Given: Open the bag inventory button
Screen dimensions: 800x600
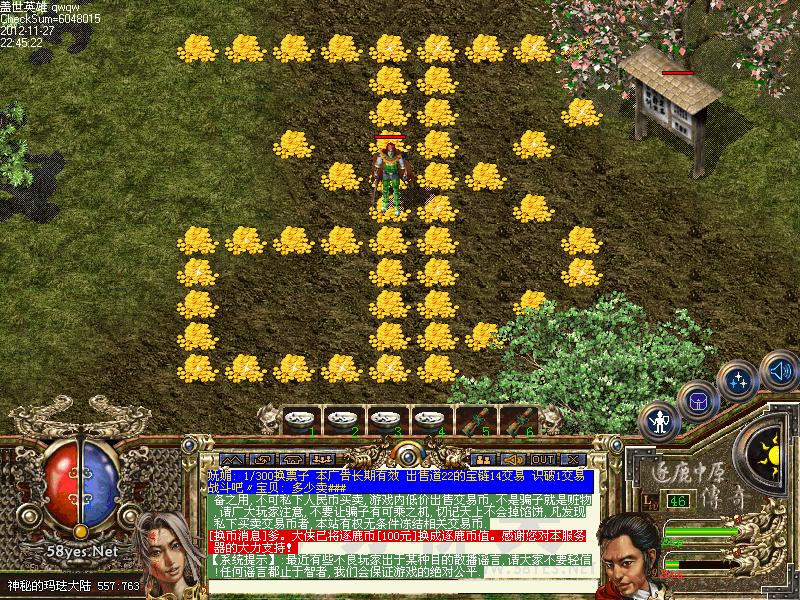Looking at the screenshot, I should [697, 401].
